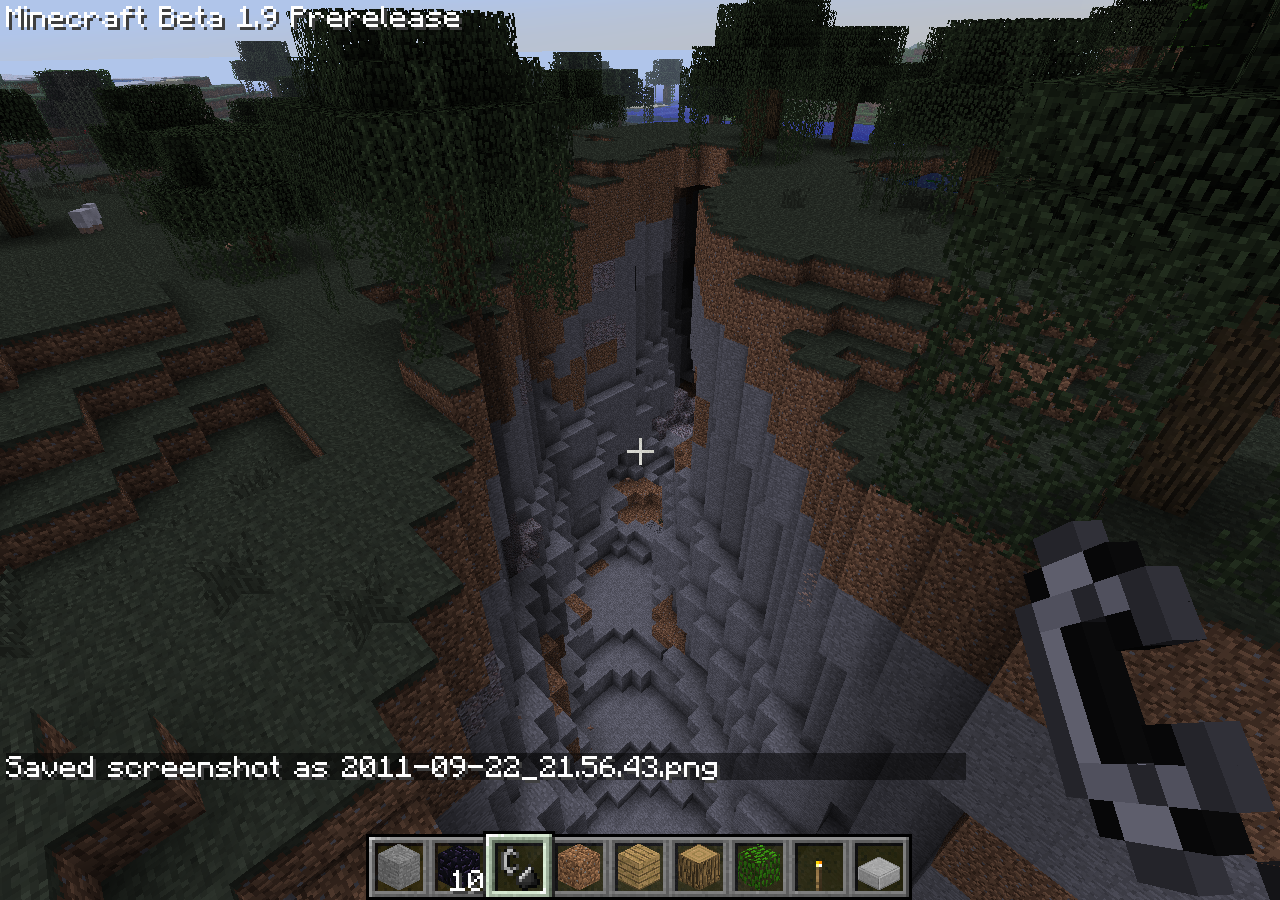The width and height of the screenshot is (1280, 900).
Task: Select the flint and steel slot
Action: point(519,866)
